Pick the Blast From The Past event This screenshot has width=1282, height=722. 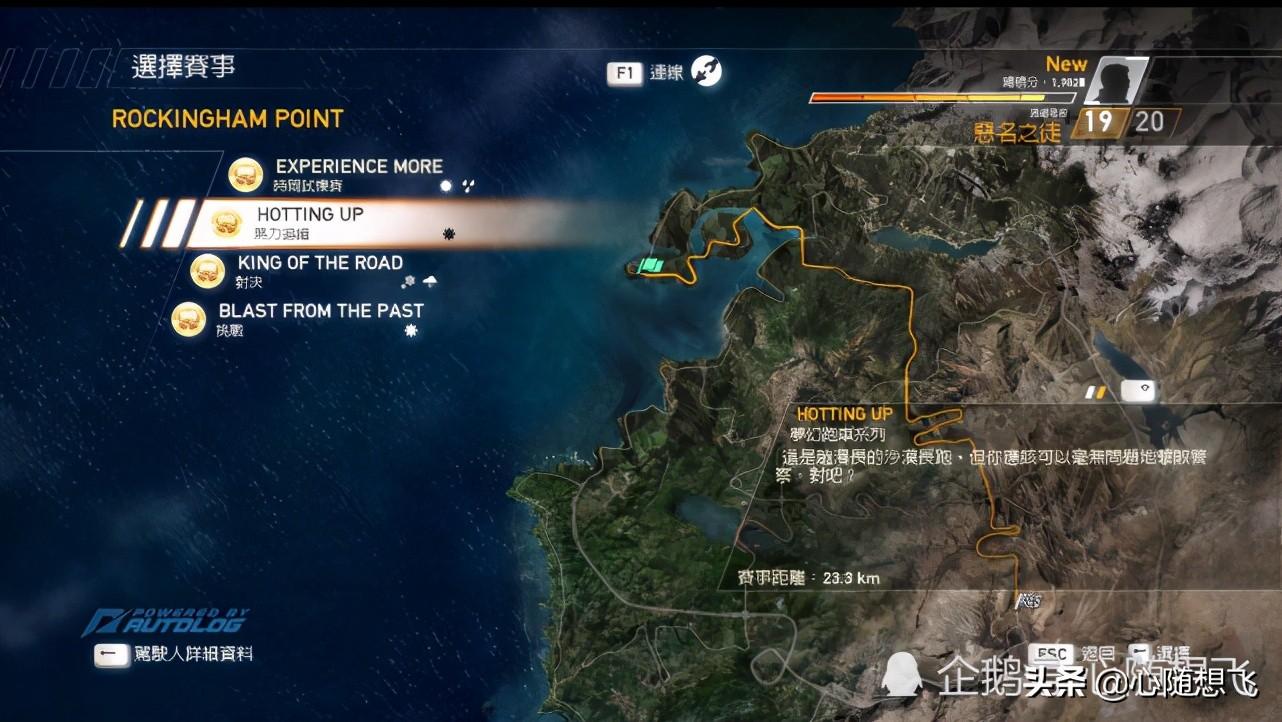click(320, 311)
